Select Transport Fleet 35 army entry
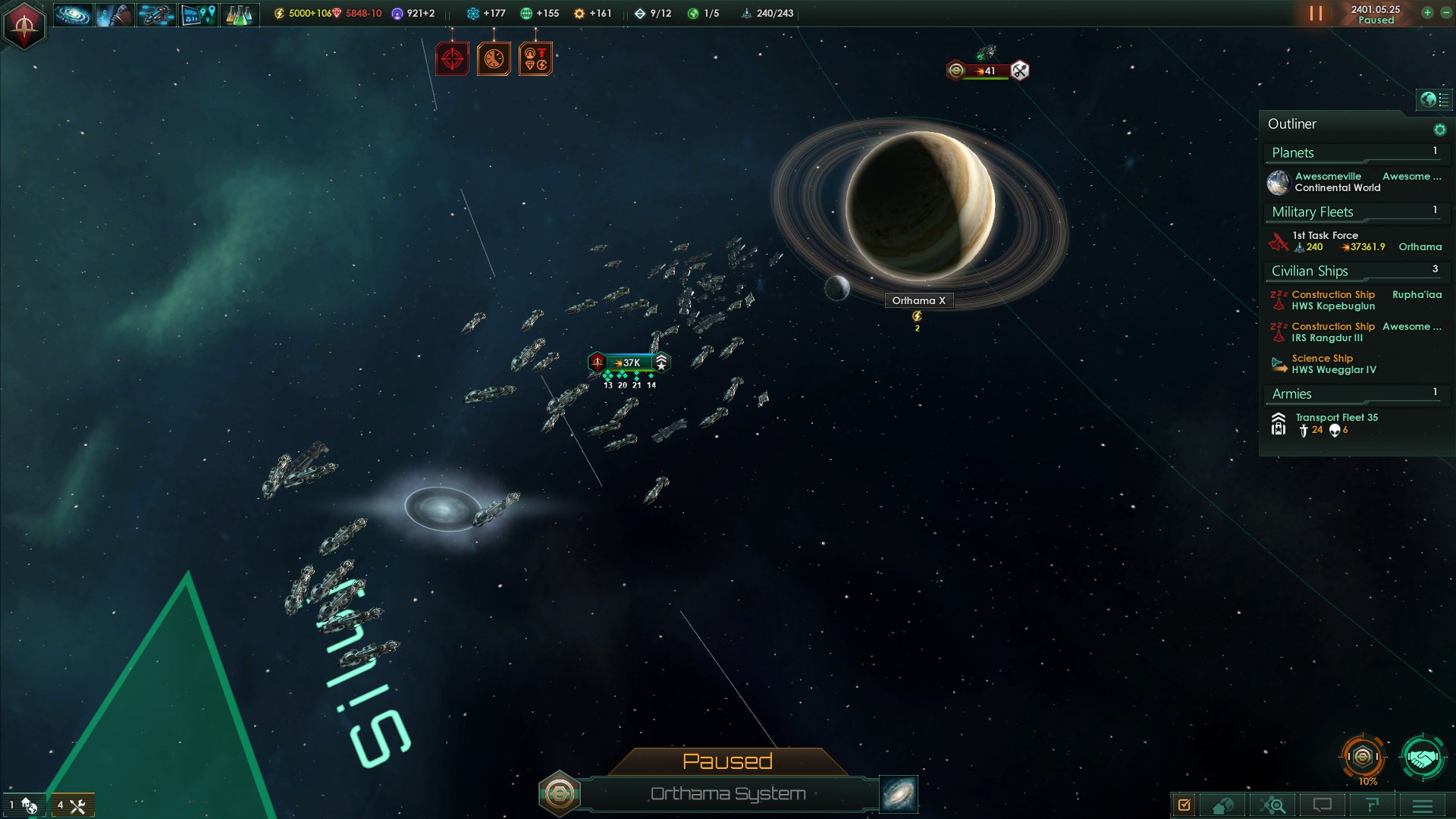 pos(1335,423)
